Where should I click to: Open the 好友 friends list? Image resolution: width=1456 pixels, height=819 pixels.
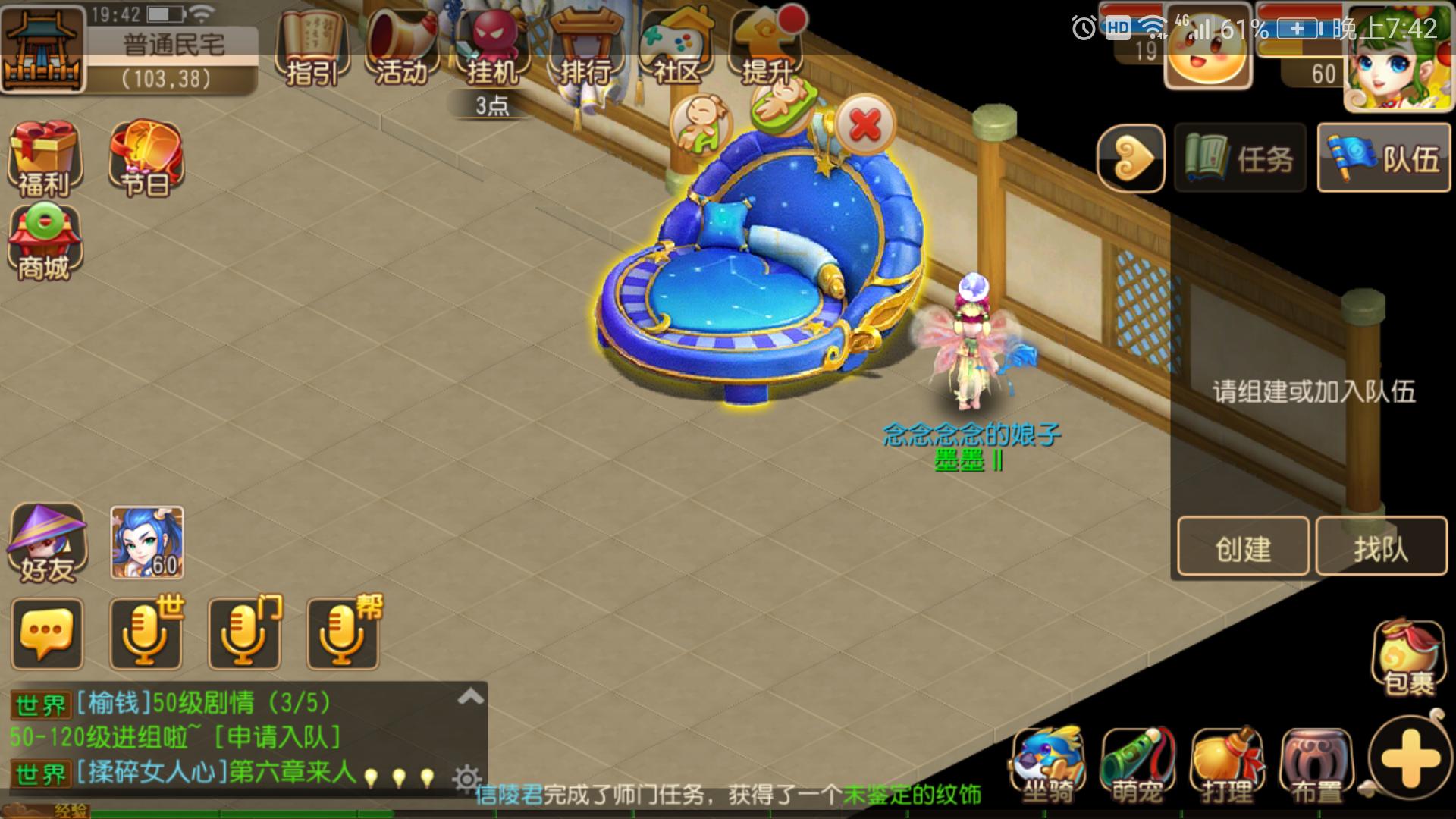[46, 543]
